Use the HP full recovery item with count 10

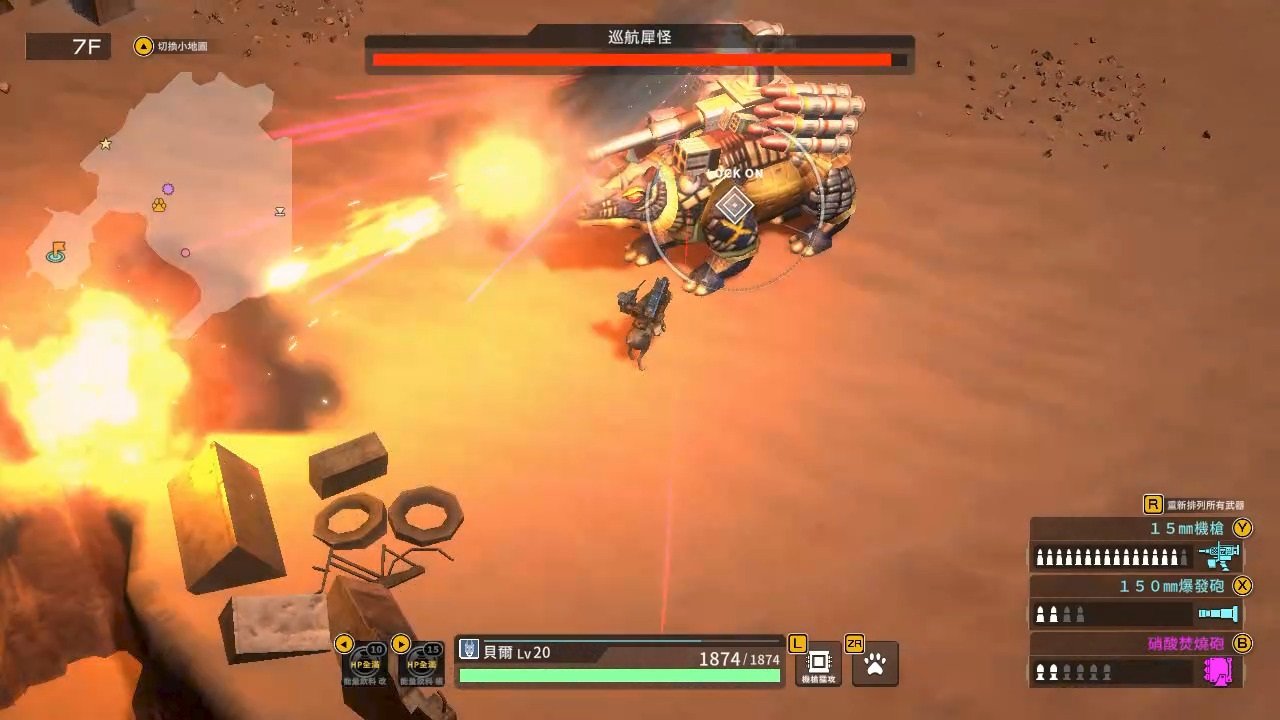[x=364, y=662]
